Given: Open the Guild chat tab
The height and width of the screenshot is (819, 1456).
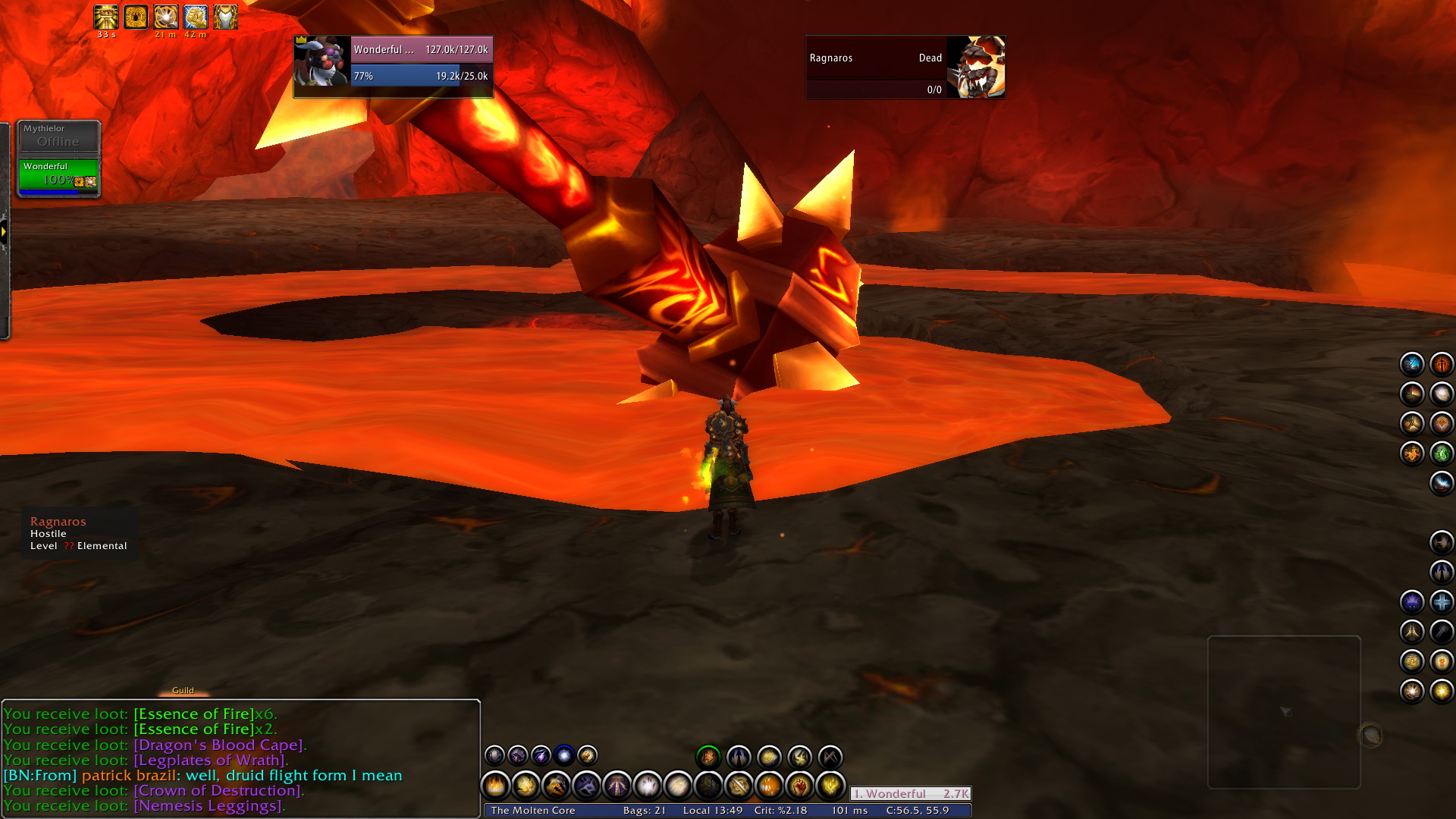Looking at the screenshot, I should coord(183,690).
